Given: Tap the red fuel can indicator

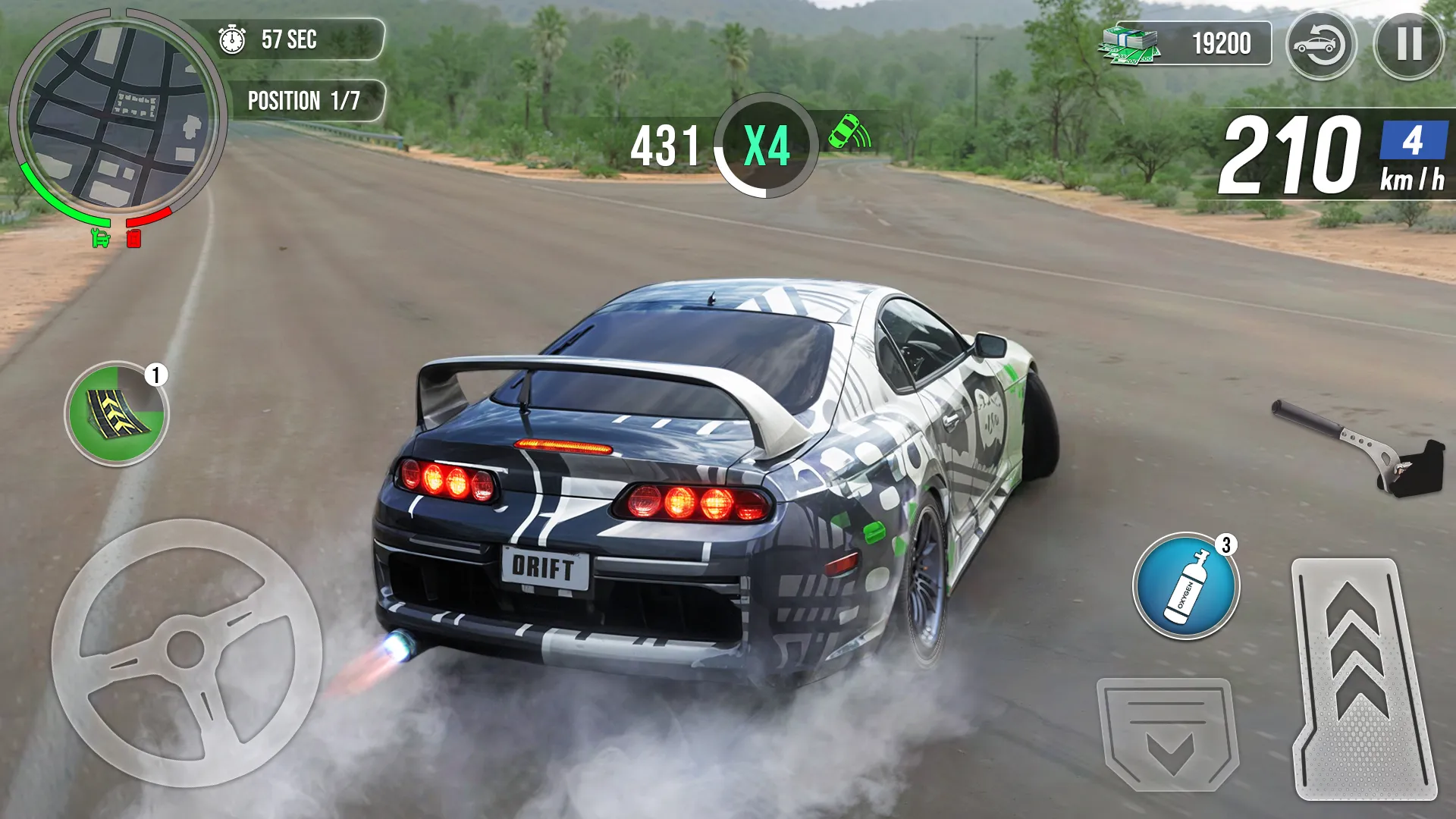Looking at the screenshot, I should [x=133, y=237].
